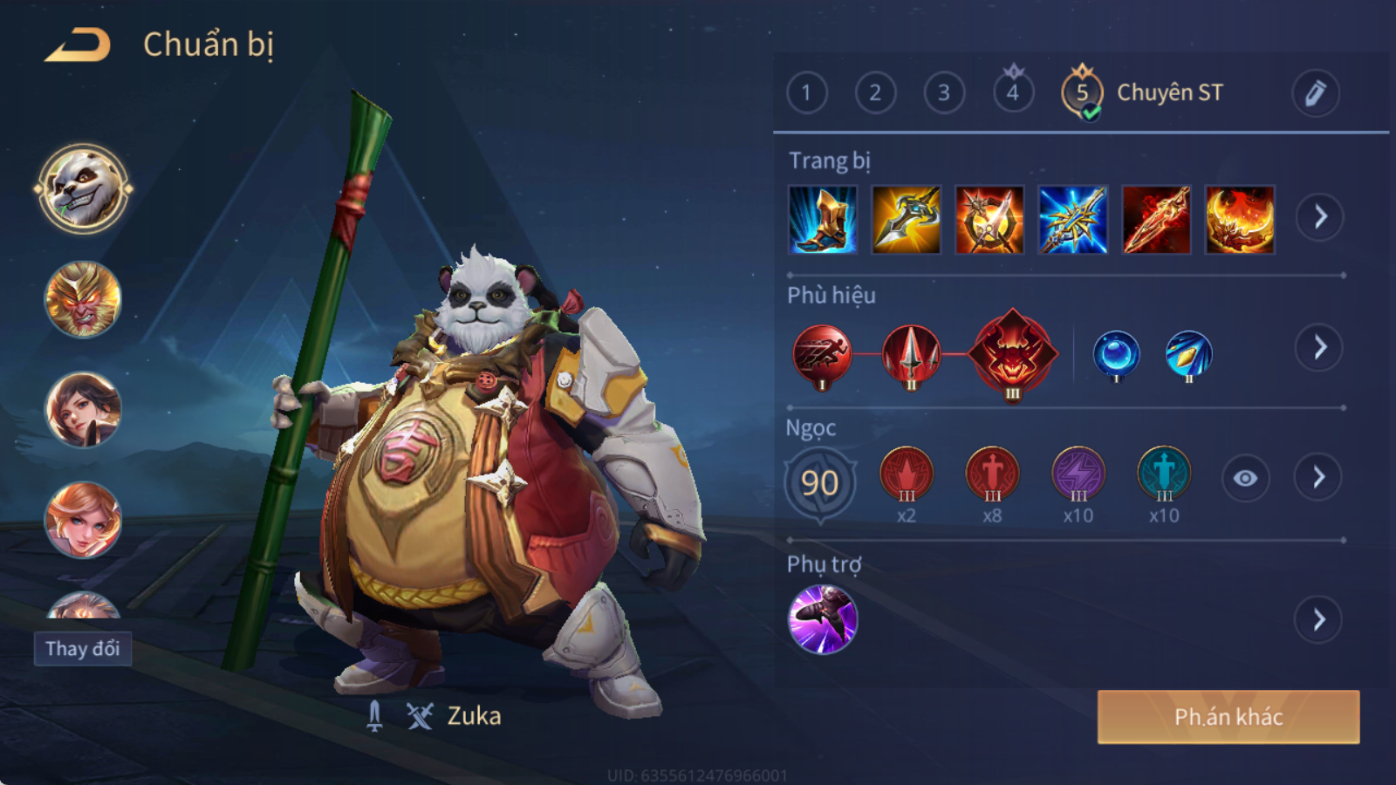Image resolution: width=1396 pixels, height=785 pixels.
Task: Switch to build preset 2
Action: coord(875,94)
